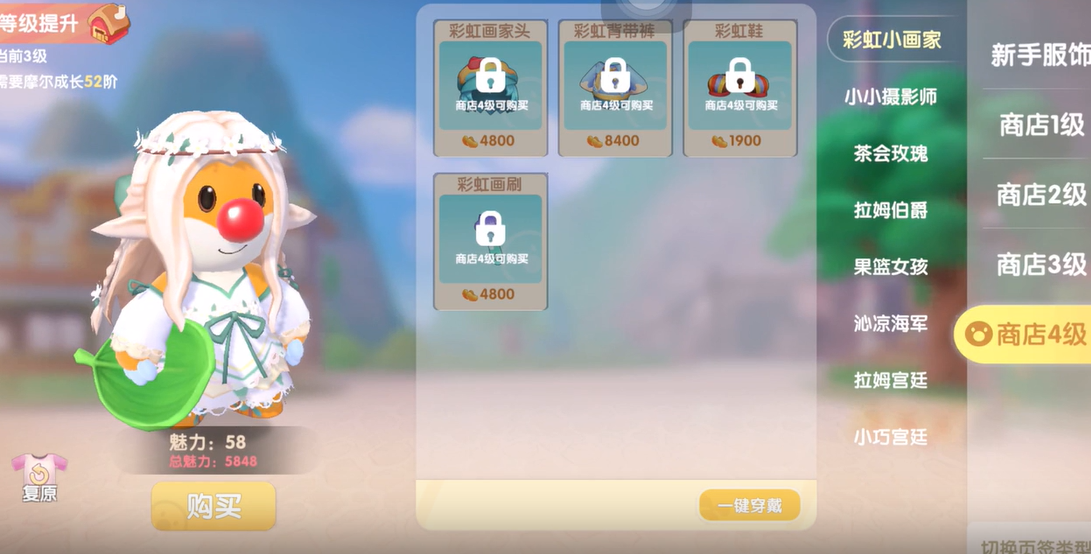Pick the 彩虹鞋 shoes item card
This screenshot has width=1091, height=554.
[x=740, y=88]
